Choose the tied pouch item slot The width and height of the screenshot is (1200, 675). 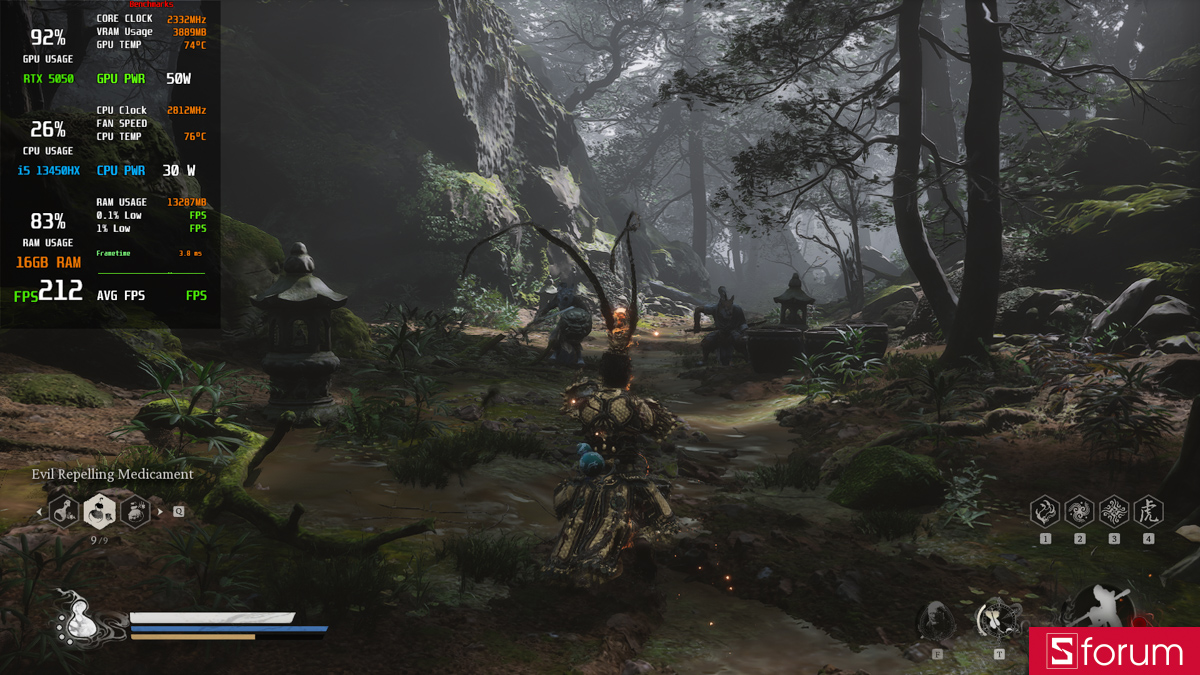[x=135, y=511]
